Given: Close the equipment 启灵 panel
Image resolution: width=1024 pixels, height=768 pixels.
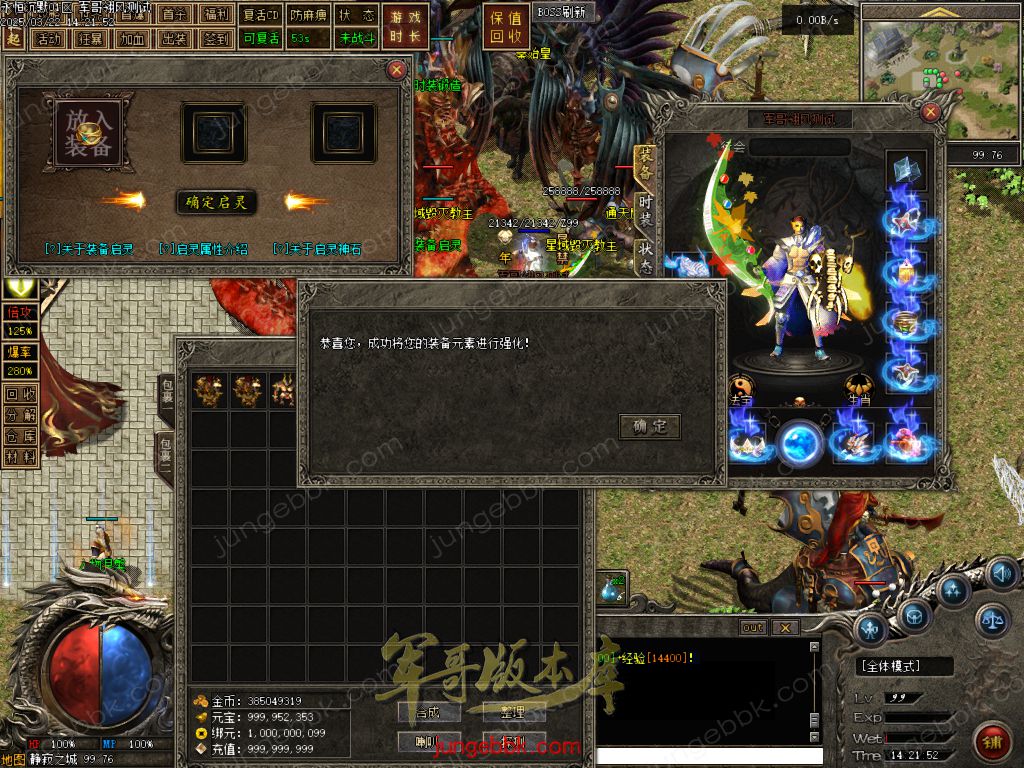Looking at the screenshot, I should coord(397,69).
